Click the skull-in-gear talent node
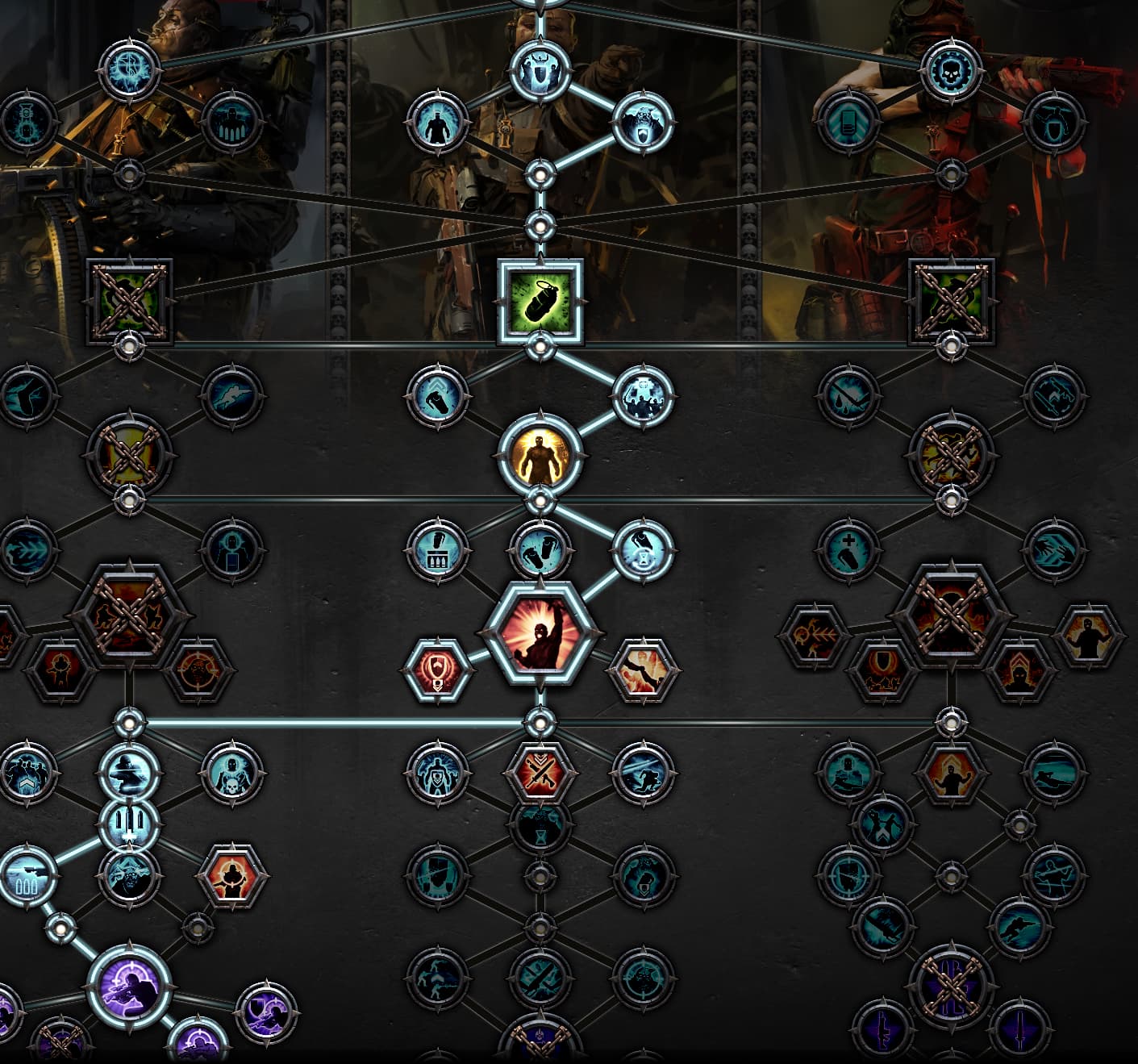 [x=952, y=70]
